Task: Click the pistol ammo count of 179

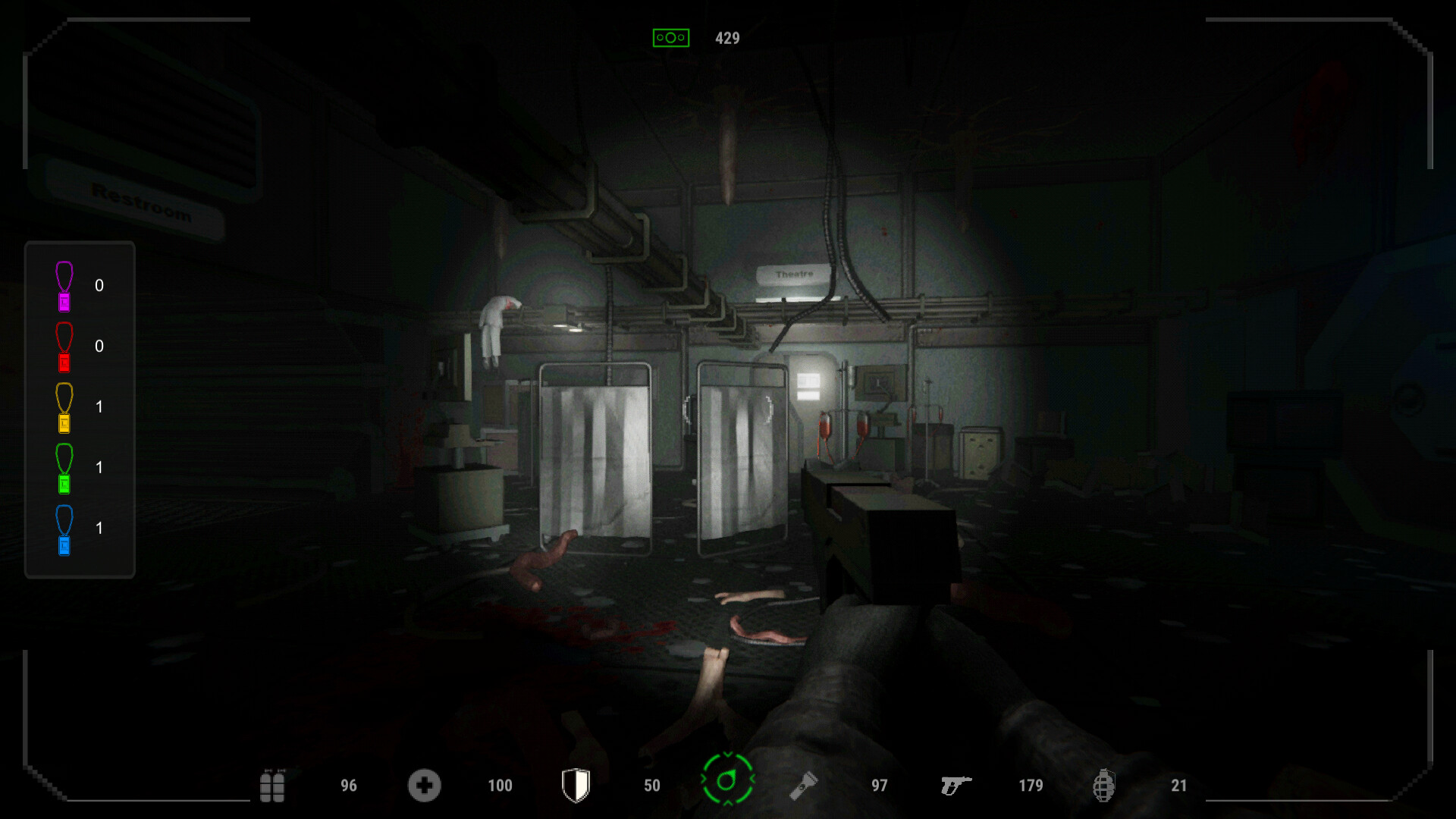Action: [x=1031, y=786]
